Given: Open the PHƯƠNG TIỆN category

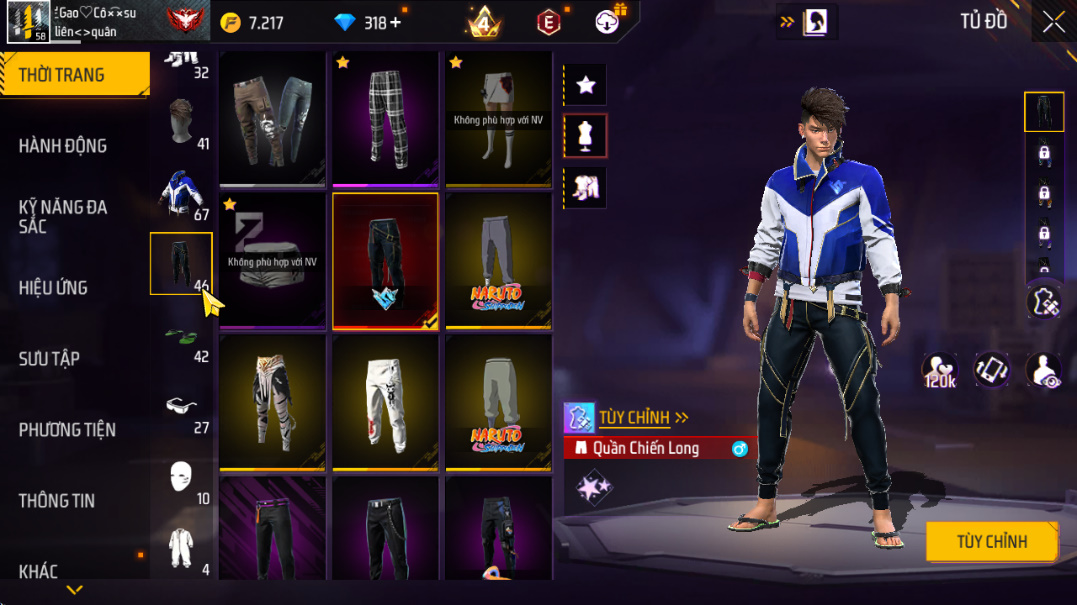Looking at the screenshot, I should tap(67, 430).
